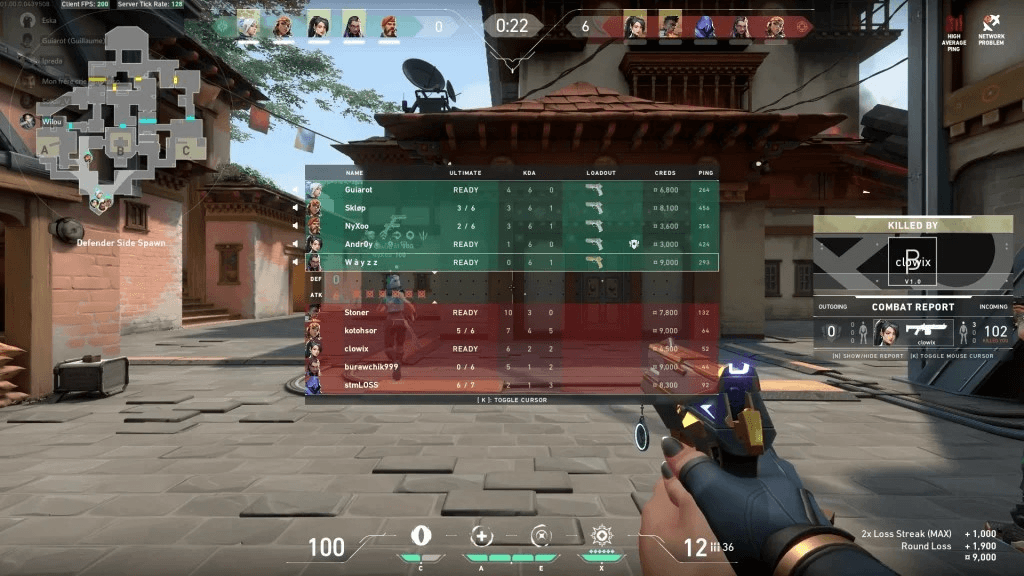Toggle the mute speaker icon beside Skløp

(x=295, y=208)
